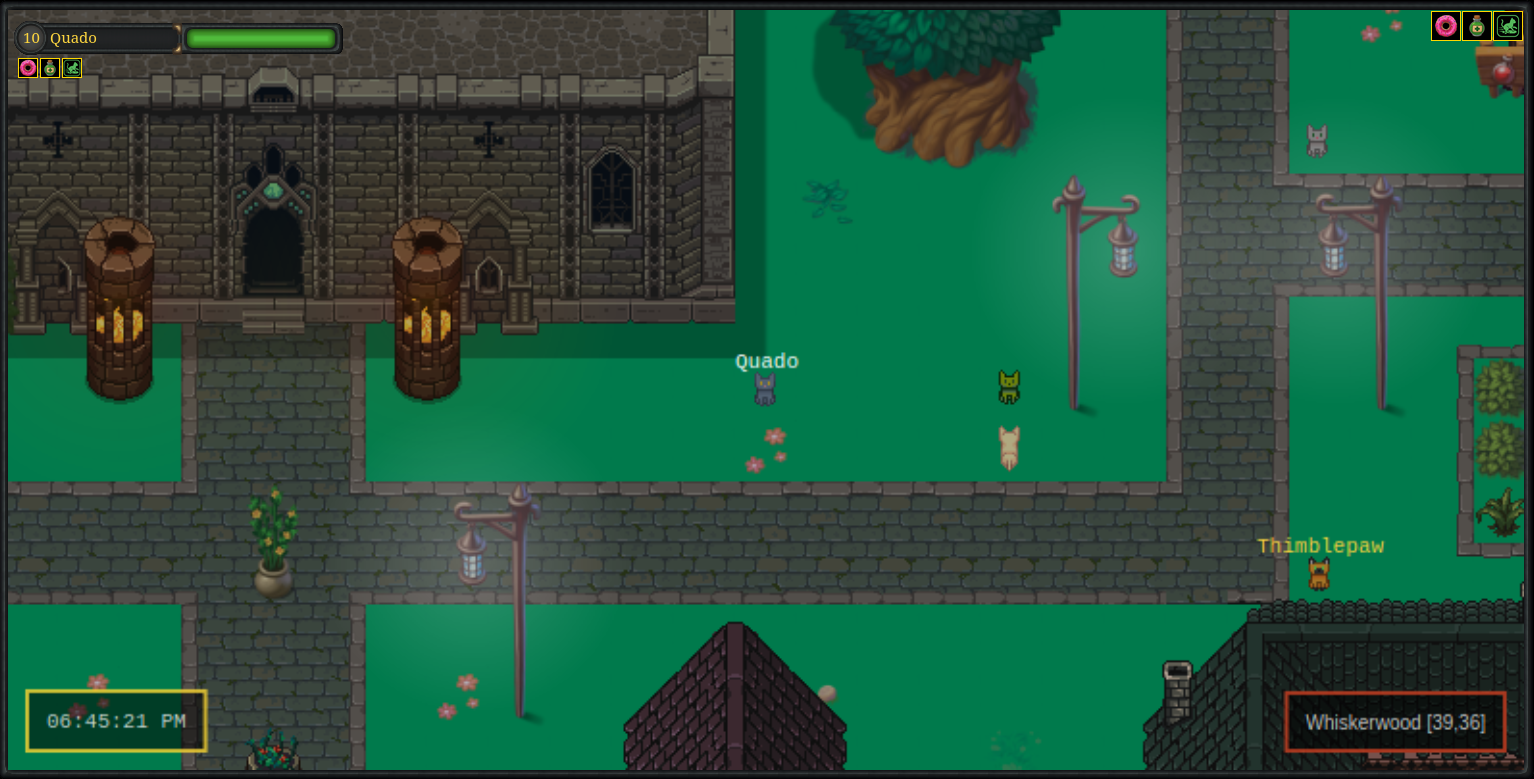Viewport: 1534px width, 779px height.
Task: Click the pink donut icon in the left hotbar
Action: [27, 68]
